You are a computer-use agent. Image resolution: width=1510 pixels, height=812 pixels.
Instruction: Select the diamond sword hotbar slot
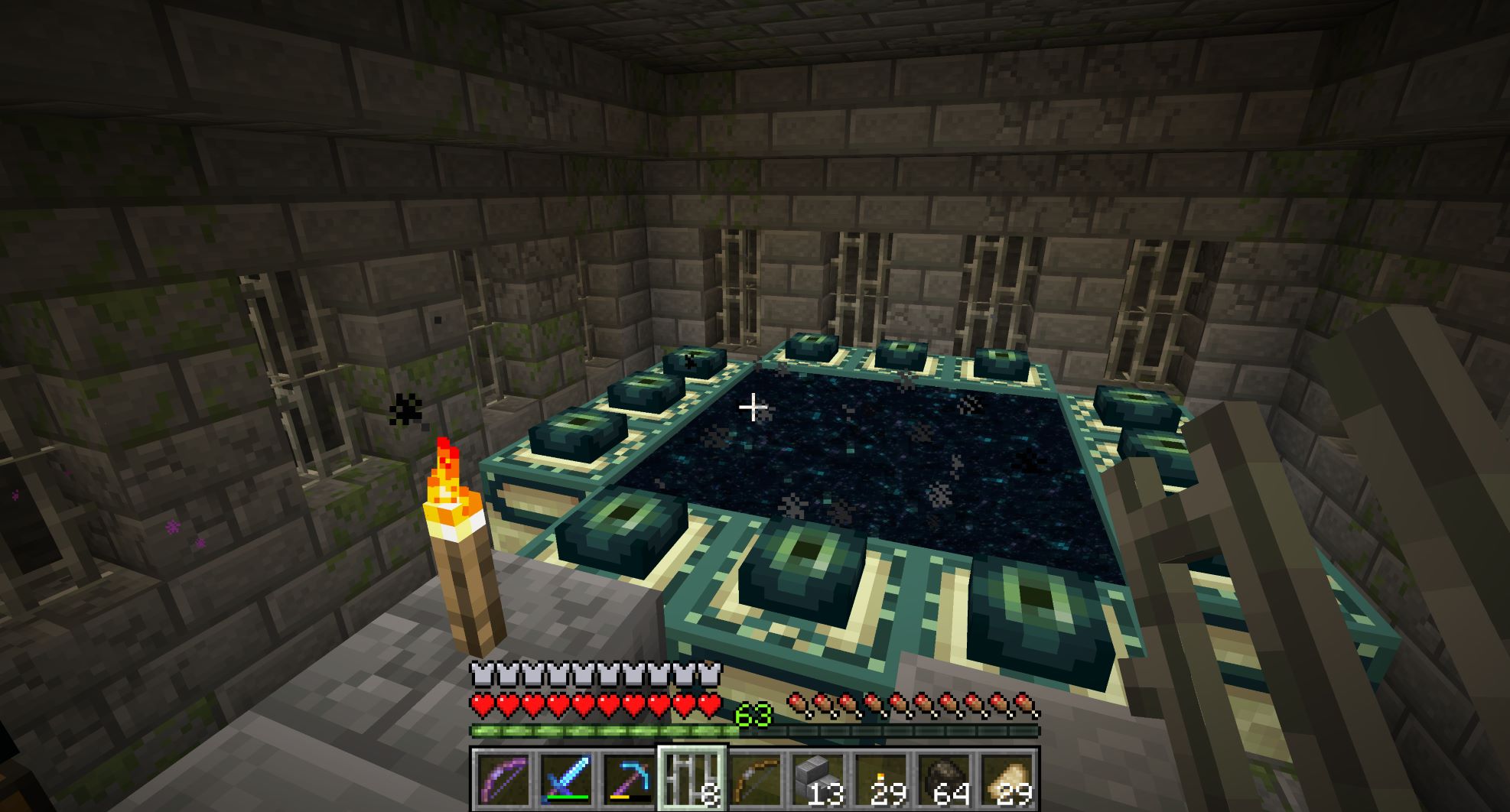(x=565, y=780)
